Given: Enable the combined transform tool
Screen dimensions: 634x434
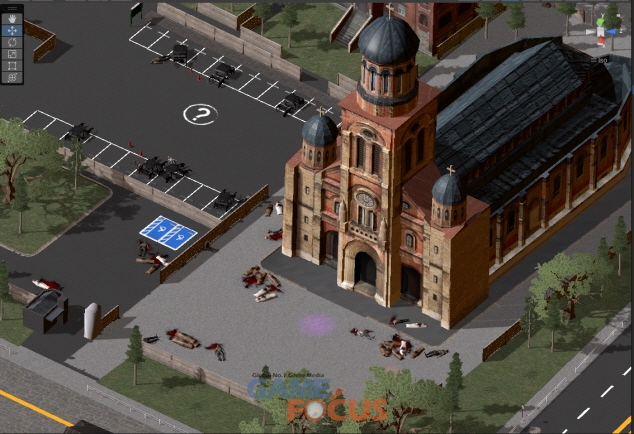Looking at the screenshot, I should click(x=13, y=77).
